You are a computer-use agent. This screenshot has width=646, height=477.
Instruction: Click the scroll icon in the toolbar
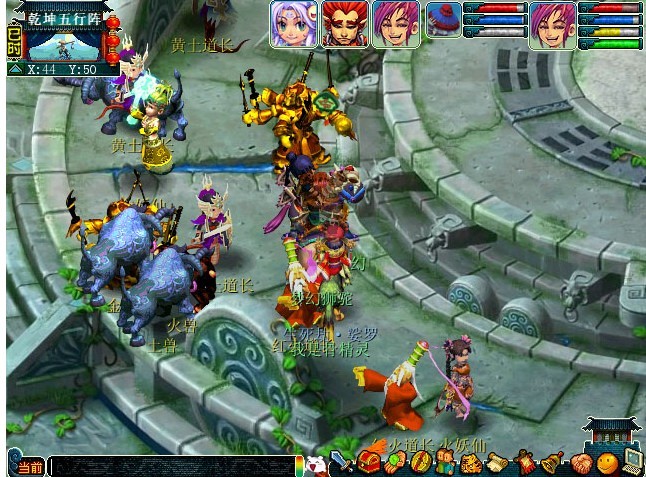click(497, 463)
